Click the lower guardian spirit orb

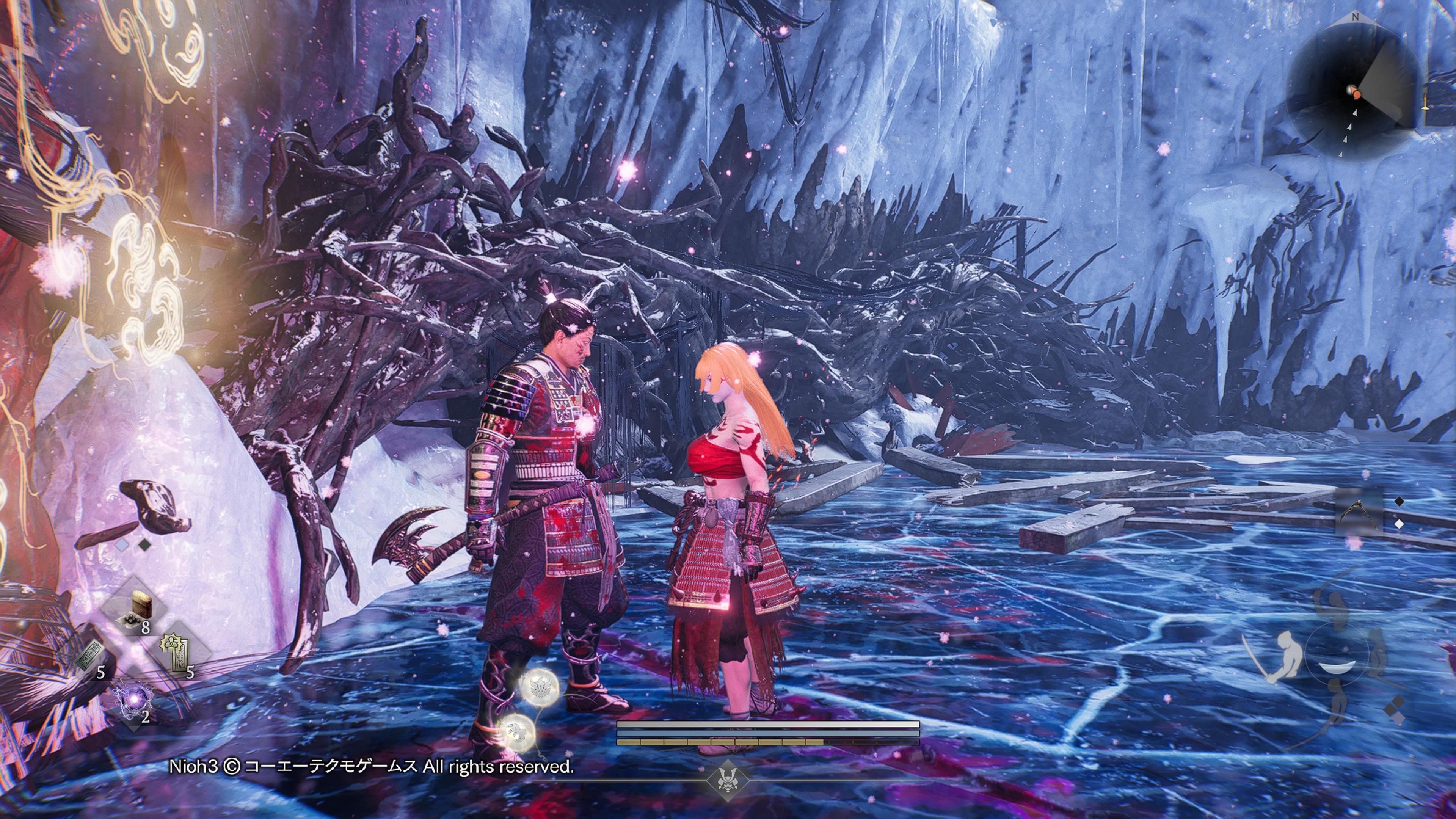[x=516, y=732]
